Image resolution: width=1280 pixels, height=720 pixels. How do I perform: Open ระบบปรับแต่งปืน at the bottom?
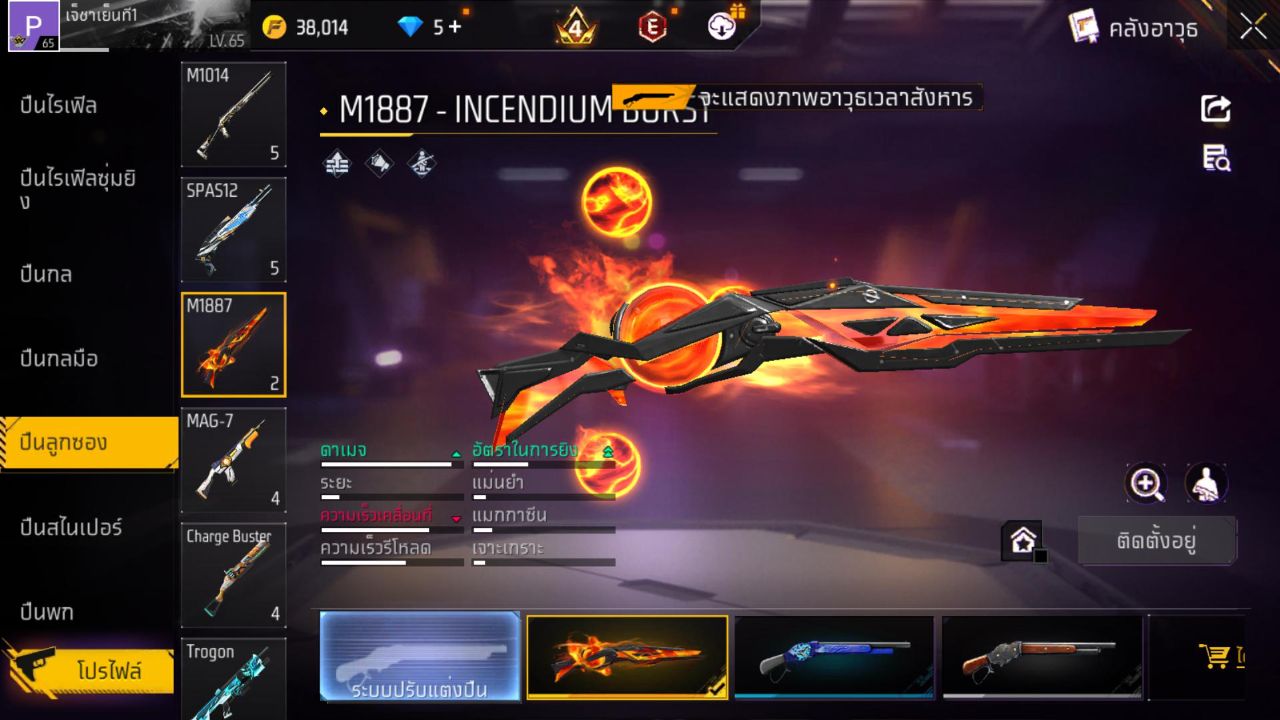[x=419, y=657]
